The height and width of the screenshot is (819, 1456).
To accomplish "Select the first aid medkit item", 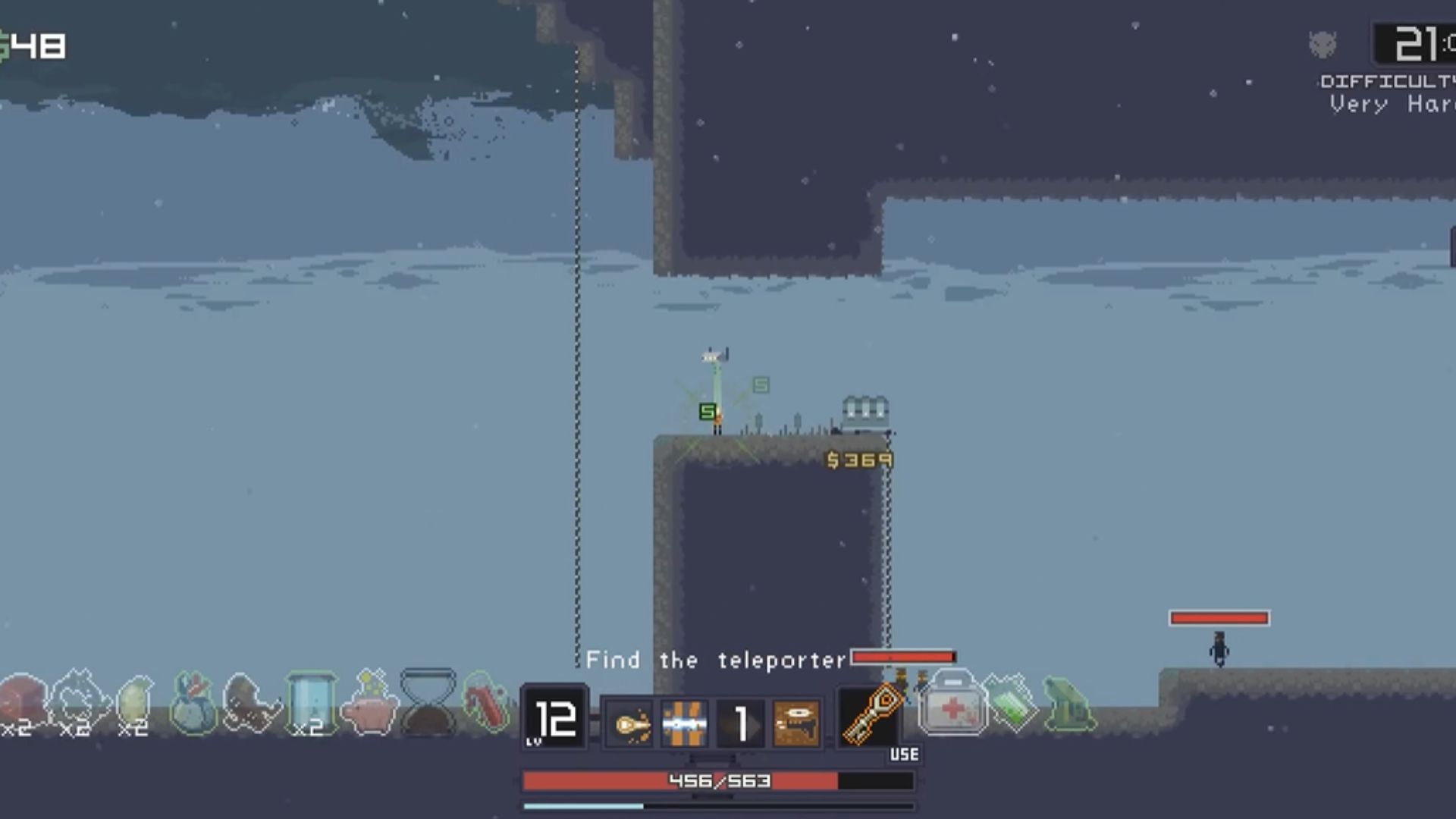I will pos(952,705).
